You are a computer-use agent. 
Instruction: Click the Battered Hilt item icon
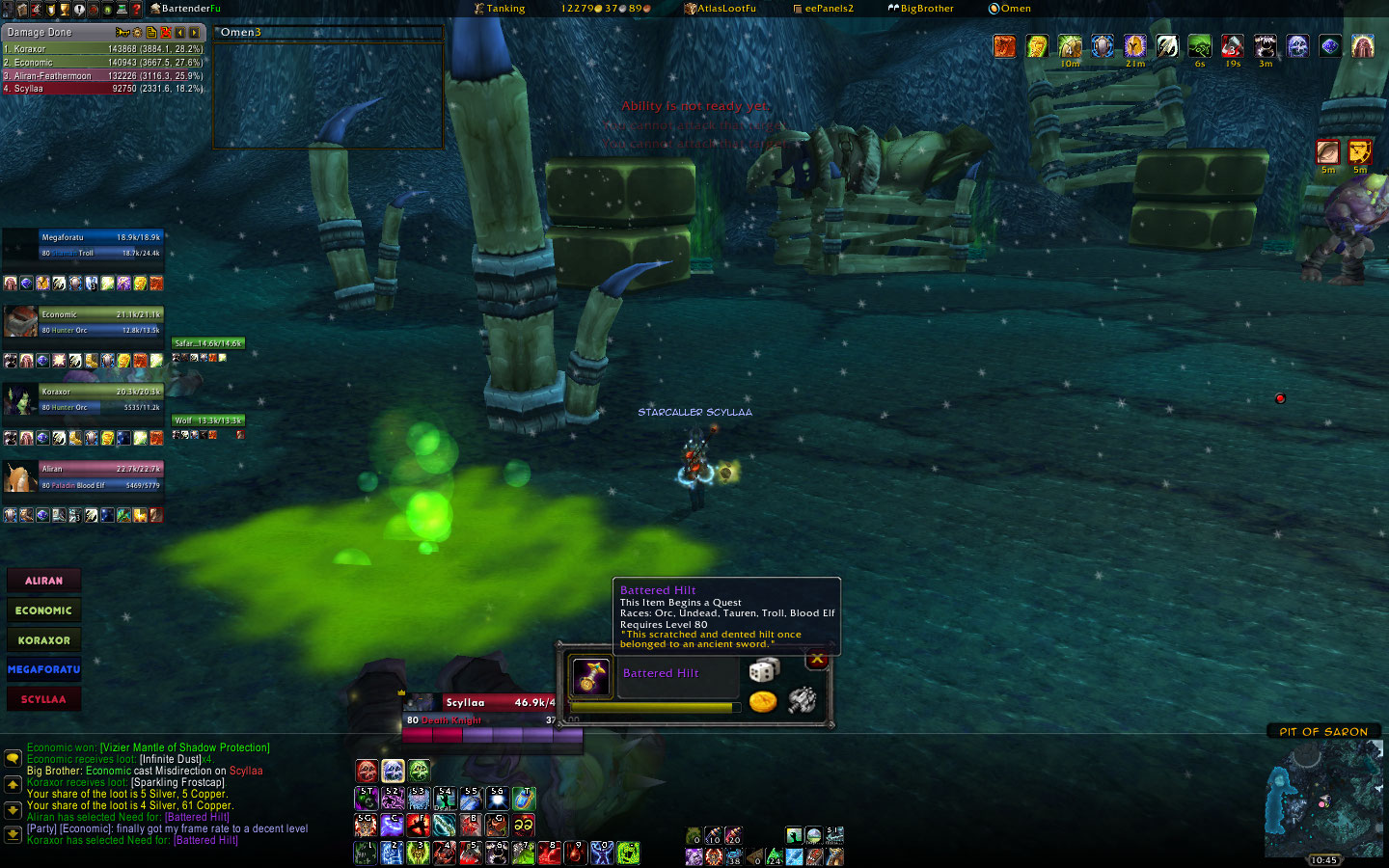(590, 676)
